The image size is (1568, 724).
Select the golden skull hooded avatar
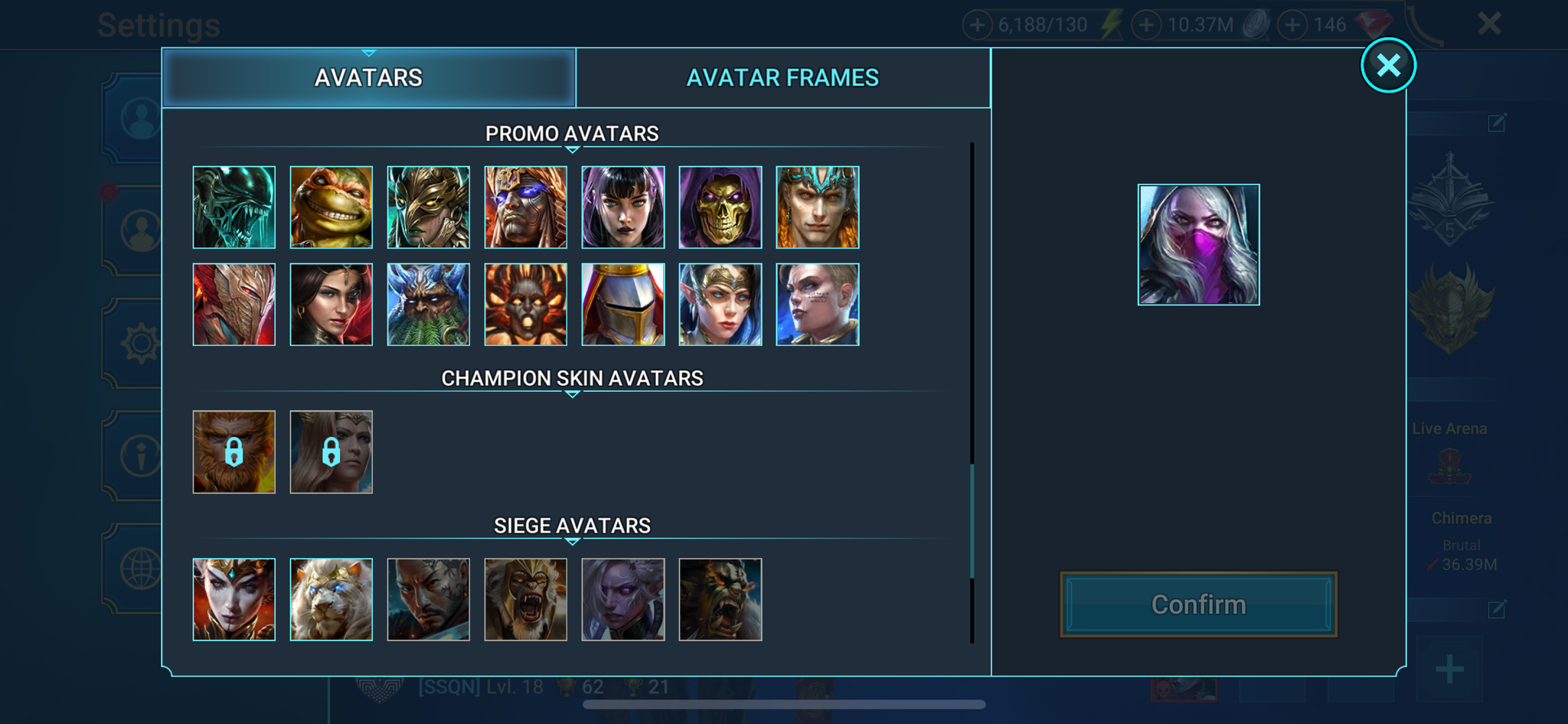[720, 207]
